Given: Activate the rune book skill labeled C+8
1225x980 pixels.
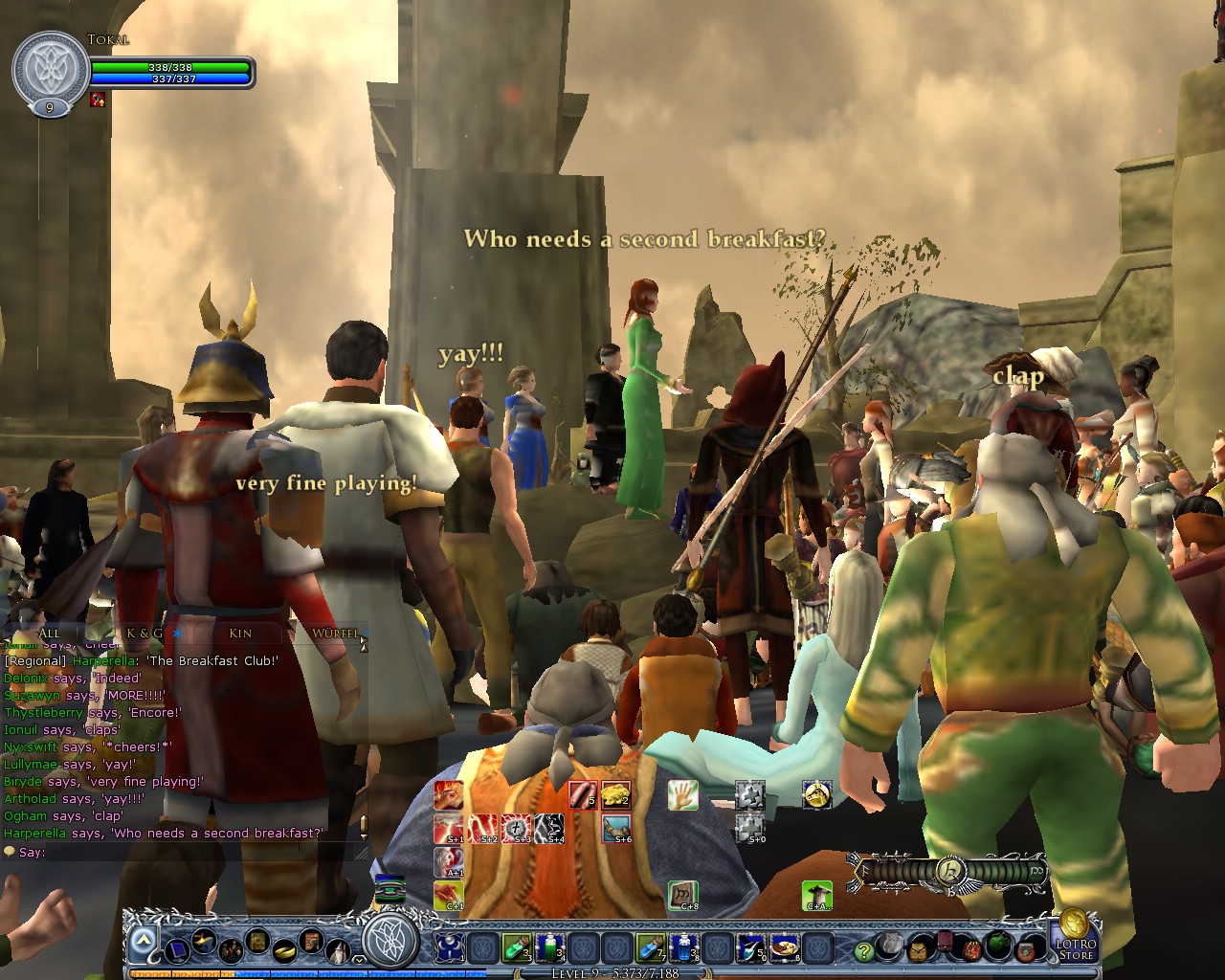Looking at the screenshot, I should [x=682, y=896].
